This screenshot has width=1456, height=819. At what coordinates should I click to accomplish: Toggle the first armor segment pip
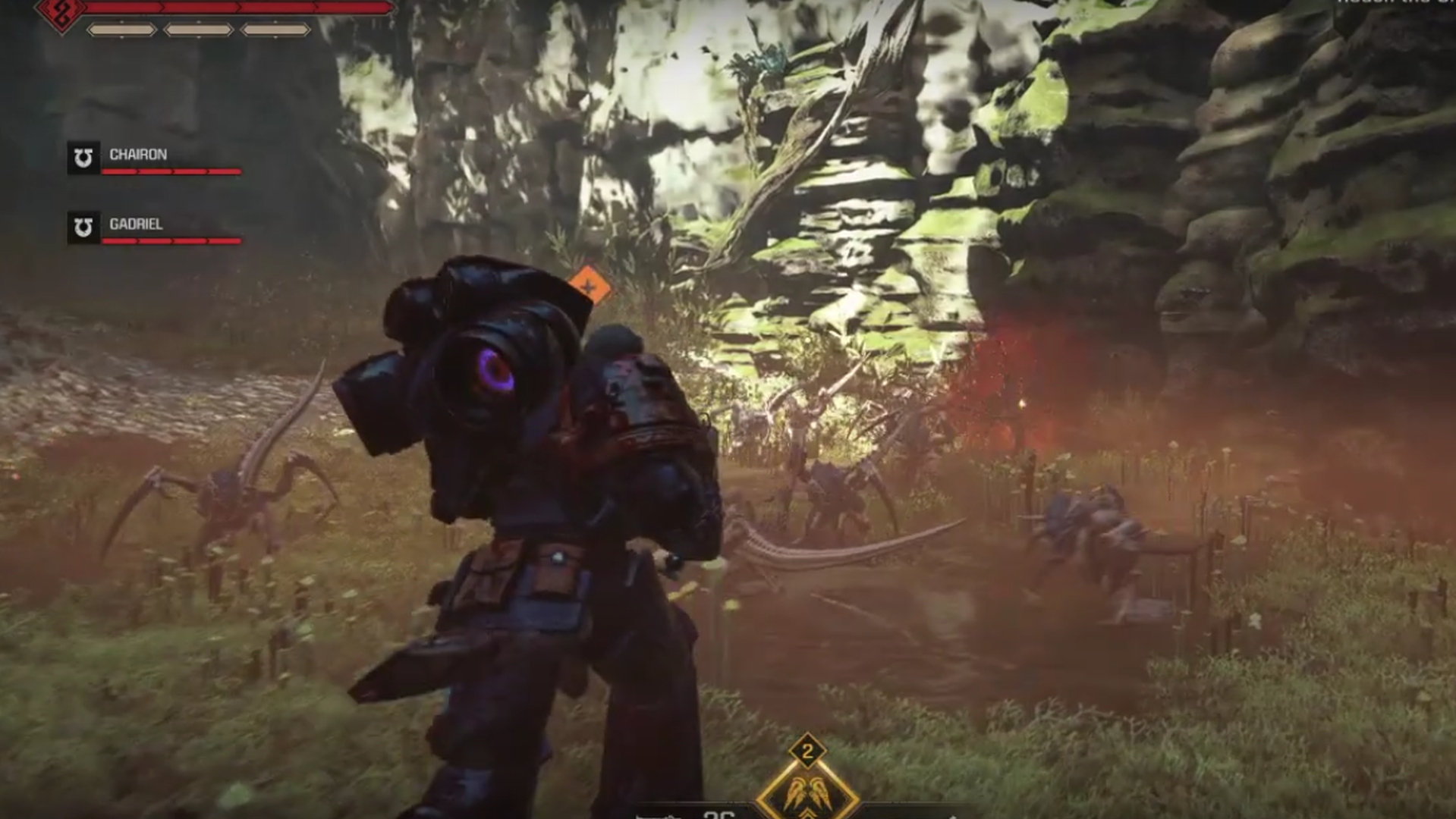(123, 30)
